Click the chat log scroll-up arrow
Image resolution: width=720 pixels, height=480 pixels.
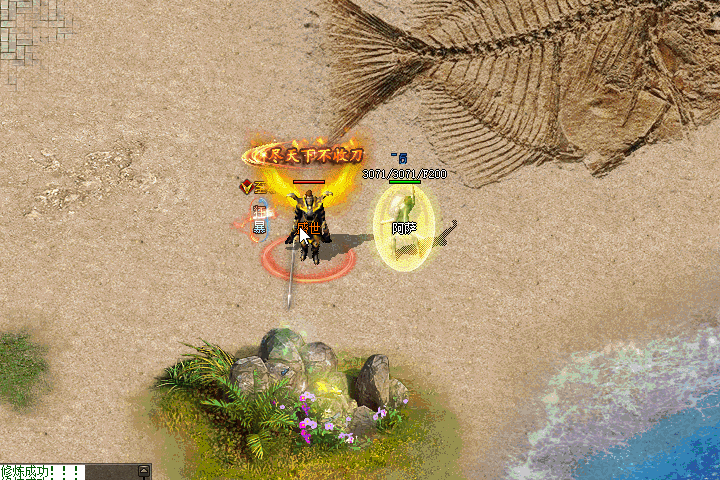click(145, 470)
